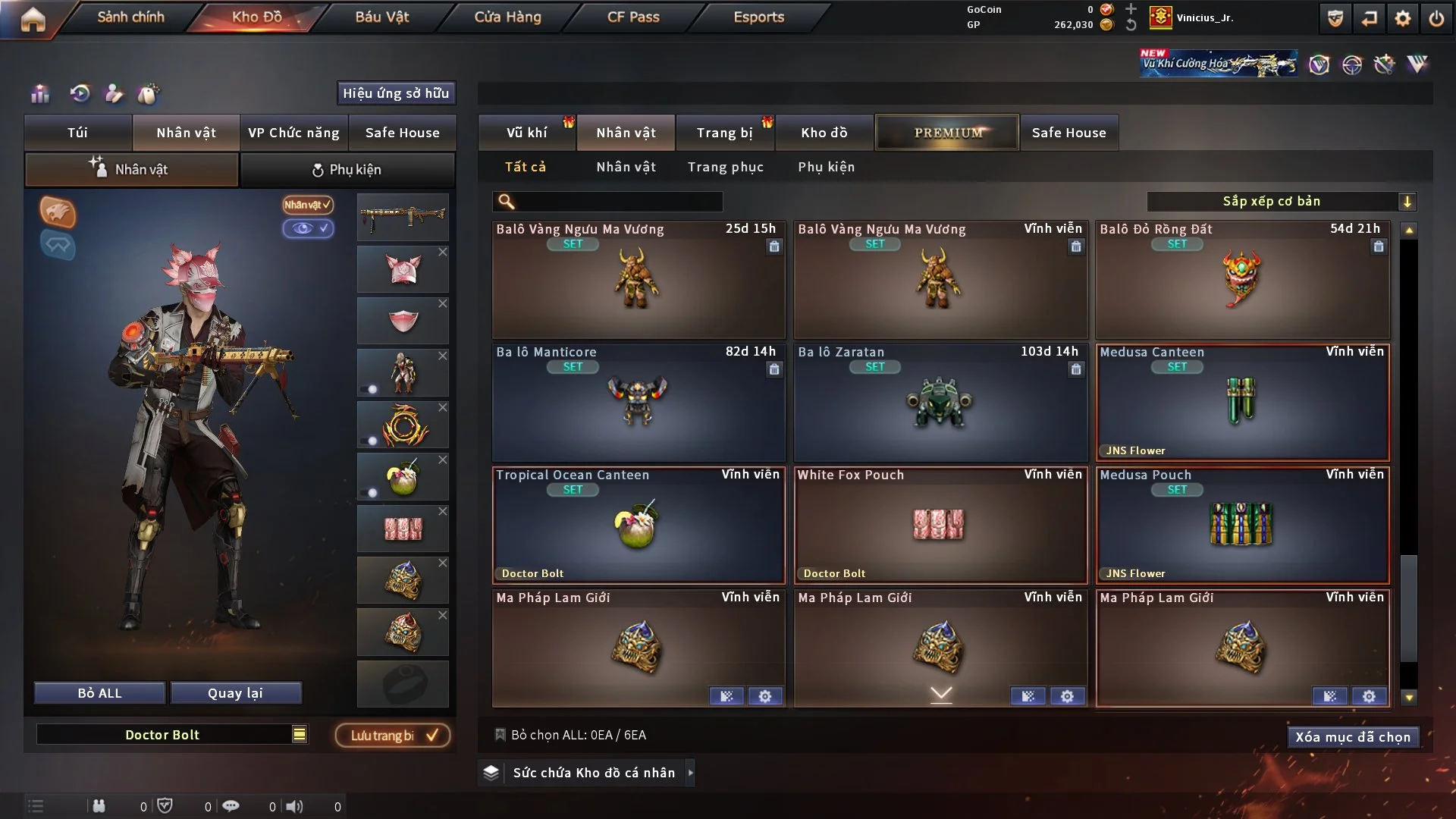
Task: Open the settings gear icon
Action: [1403, 18]
